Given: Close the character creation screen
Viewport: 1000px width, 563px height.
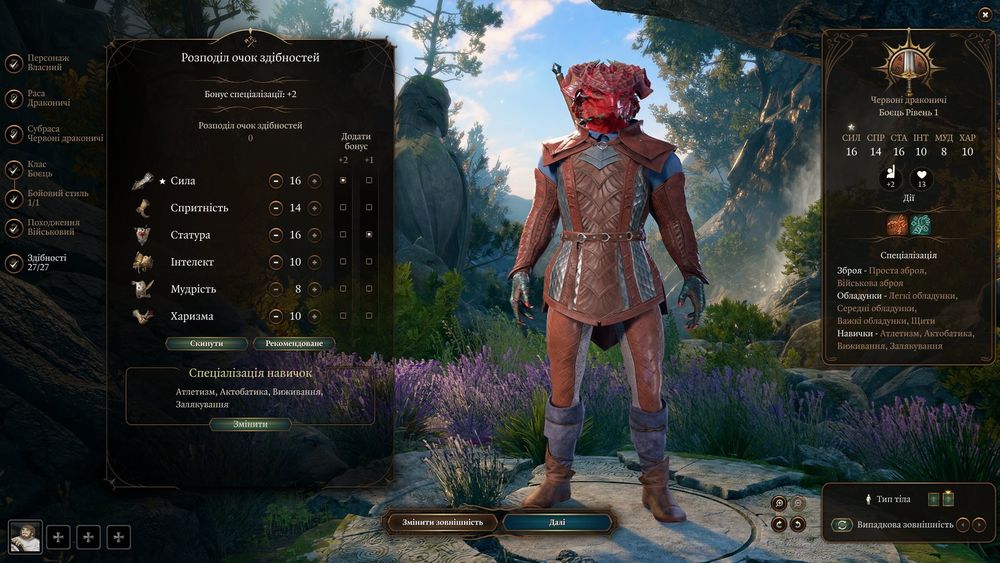Looking at the screenshot, I should pyautogui.click(x=985, y=14).
